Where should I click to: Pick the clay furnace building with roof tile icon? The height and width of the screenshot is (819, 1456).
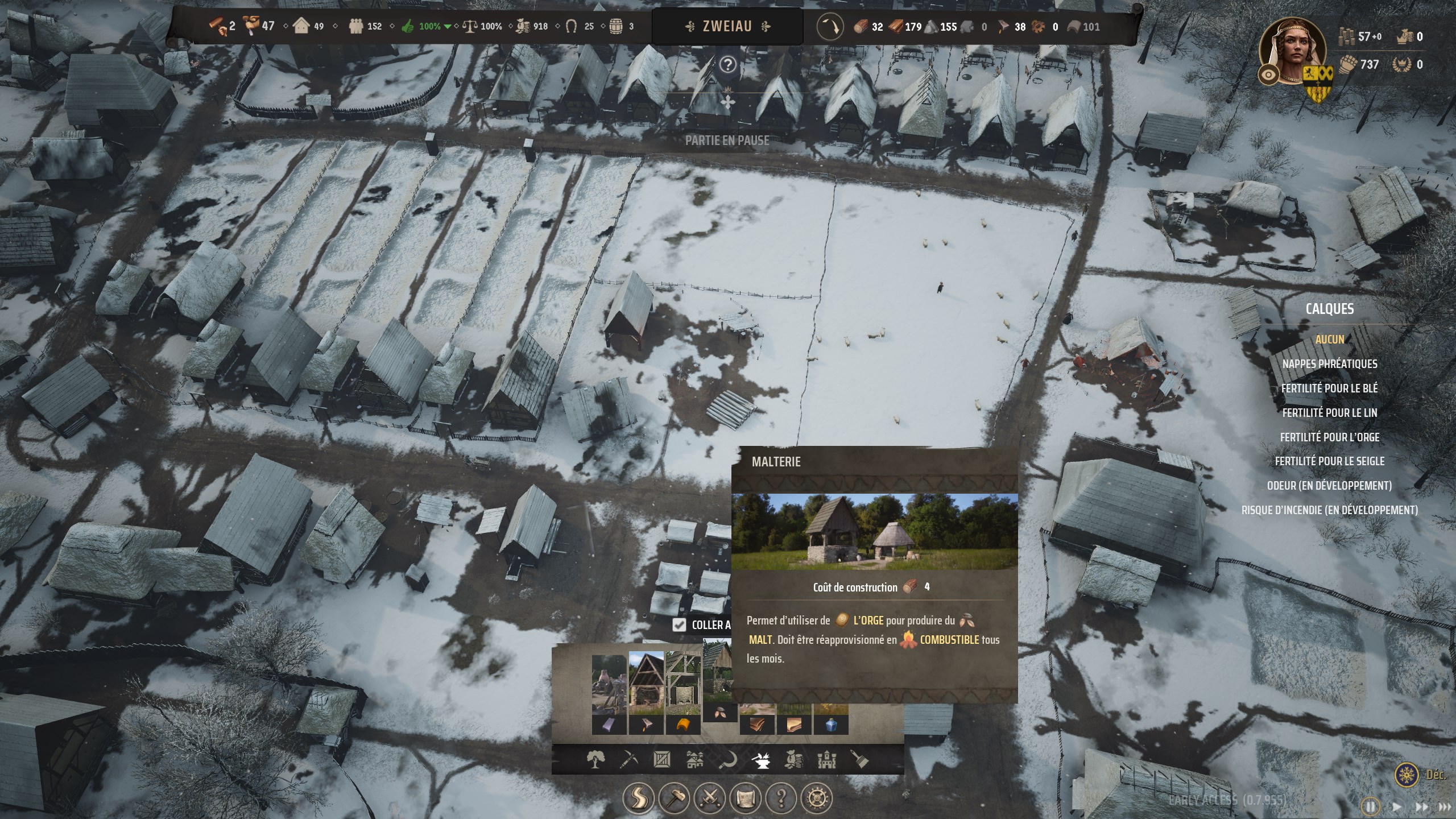click(683, 694)
